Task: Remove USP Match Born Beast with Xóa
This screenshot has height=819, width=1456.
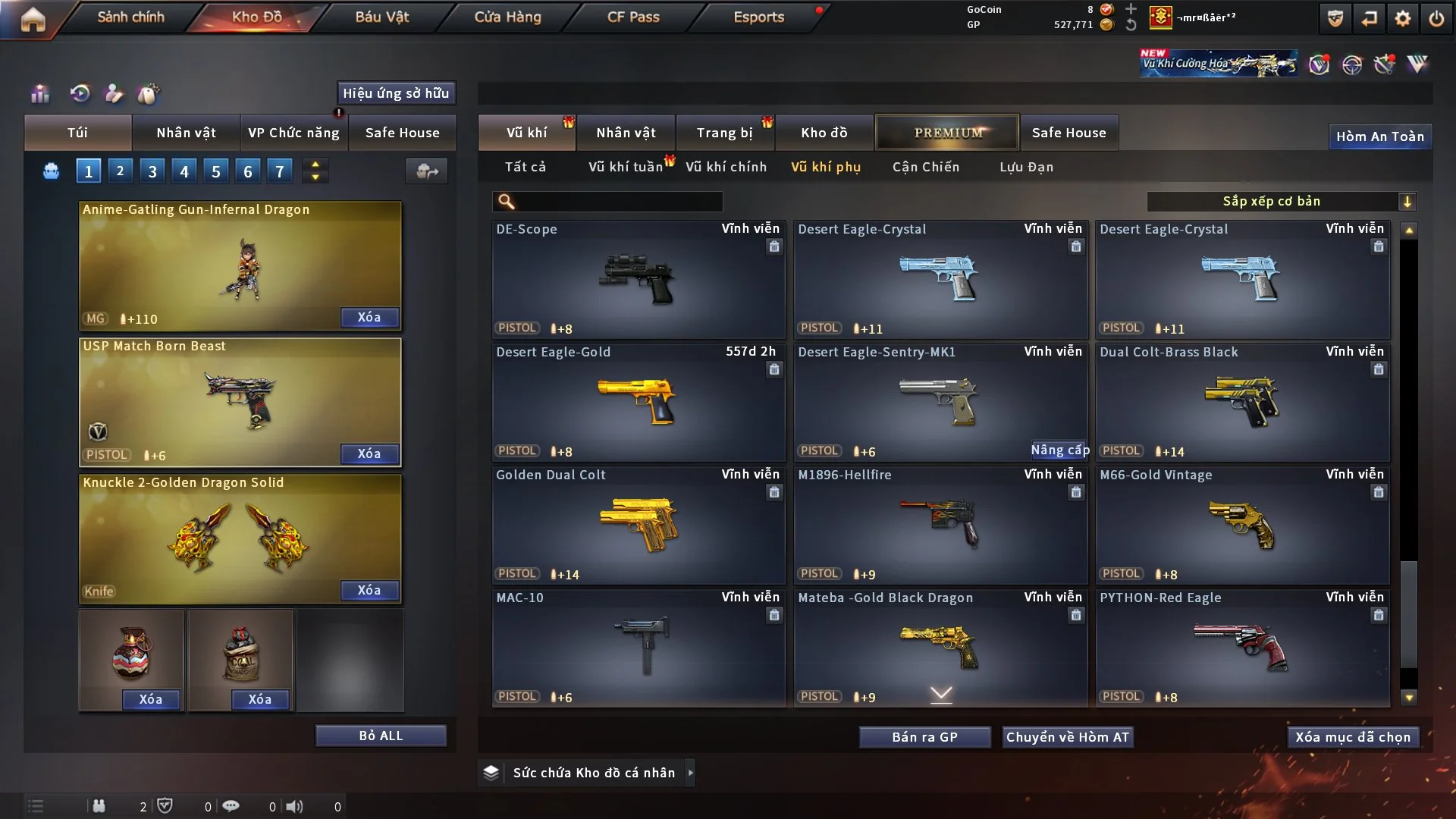Action: click(x=369, y=453)
